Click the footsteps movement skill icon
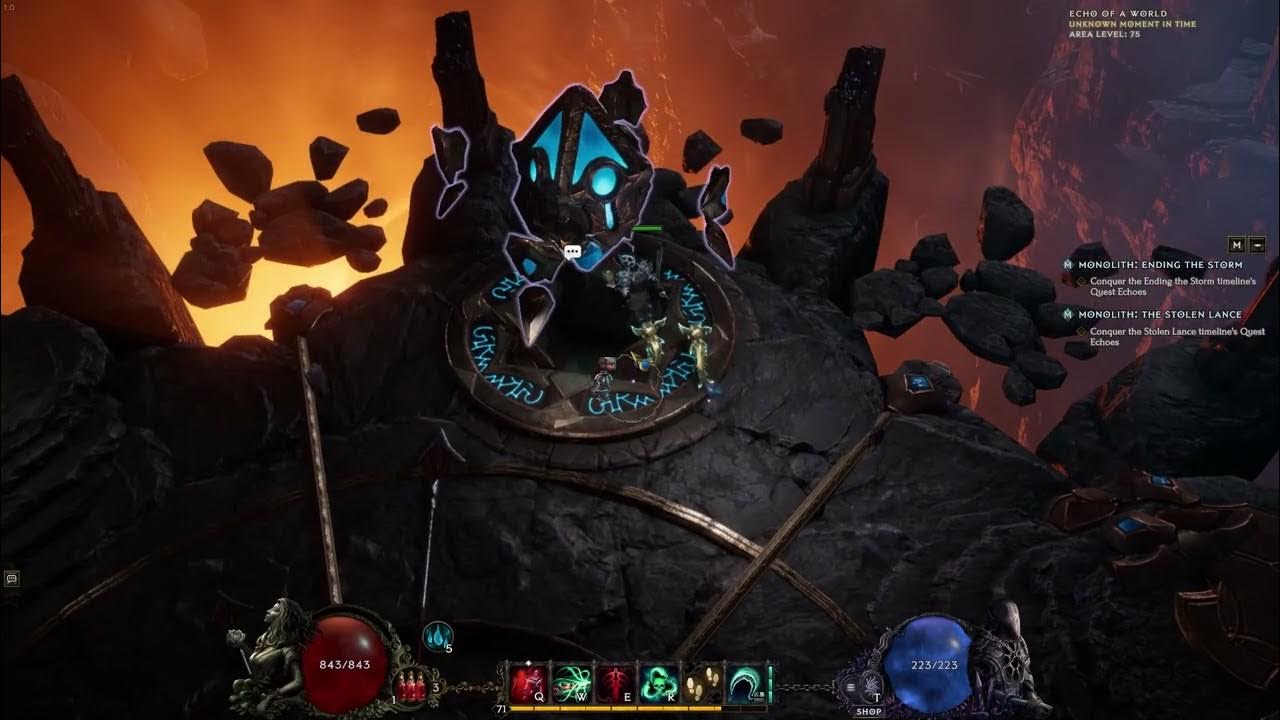This screenshot has height=720, width=1280. pos(699,683)
